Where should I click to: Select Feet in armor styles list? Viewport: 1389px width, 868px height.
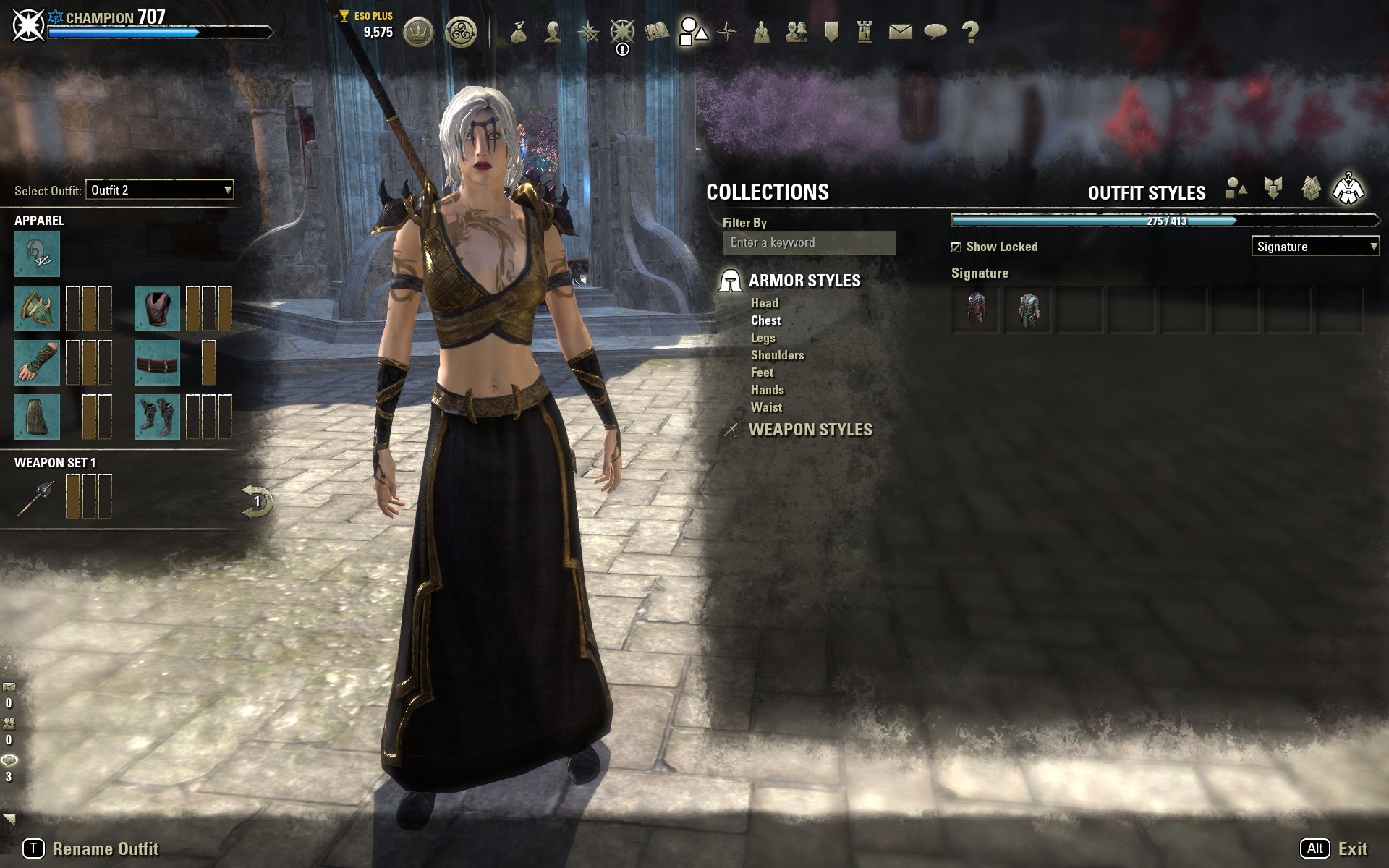pyautogui.click(x=762, y=373)
